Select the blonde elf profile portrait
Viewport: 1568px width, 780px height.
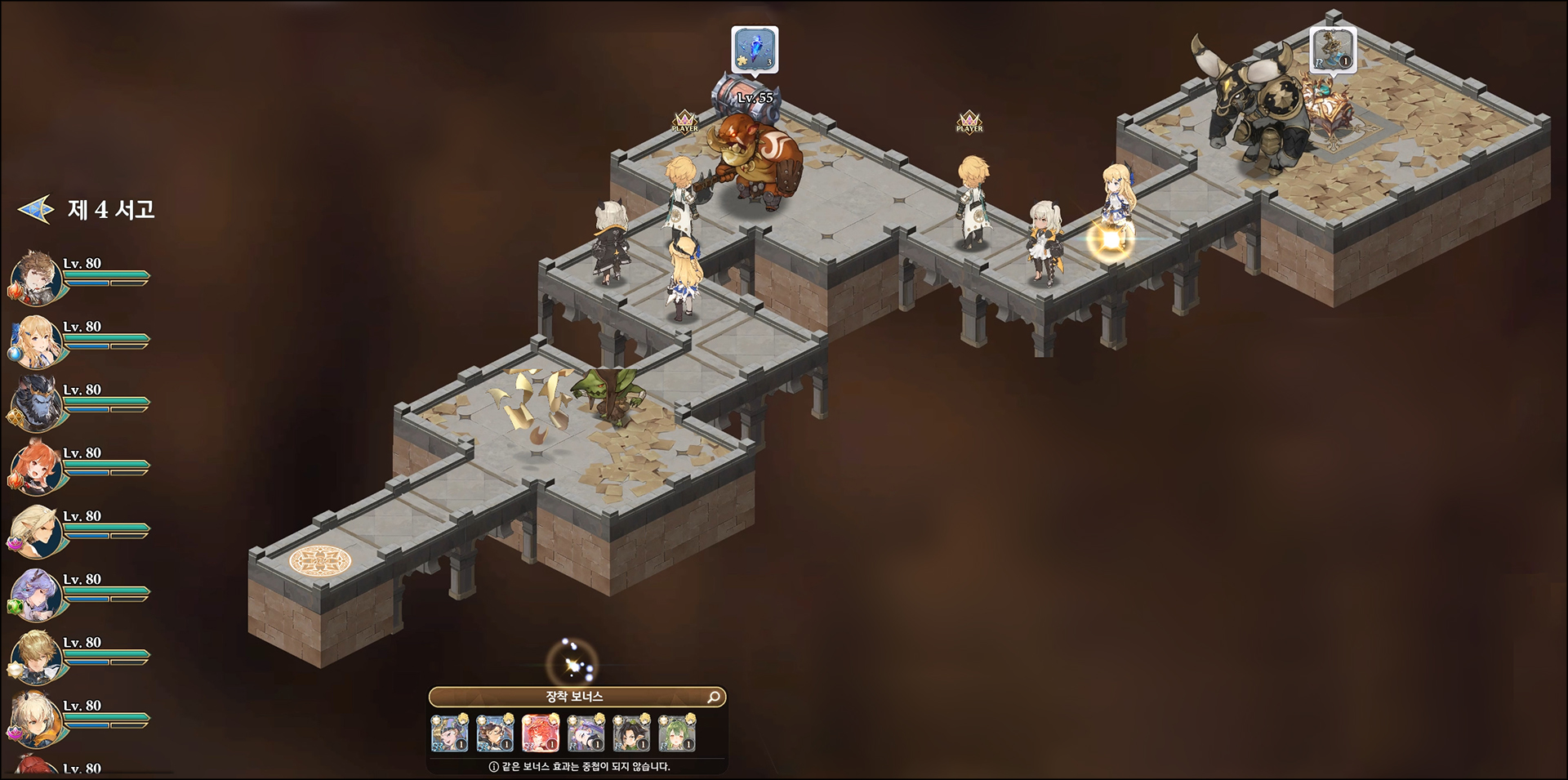pyautogui.click(x=36, y=529)
